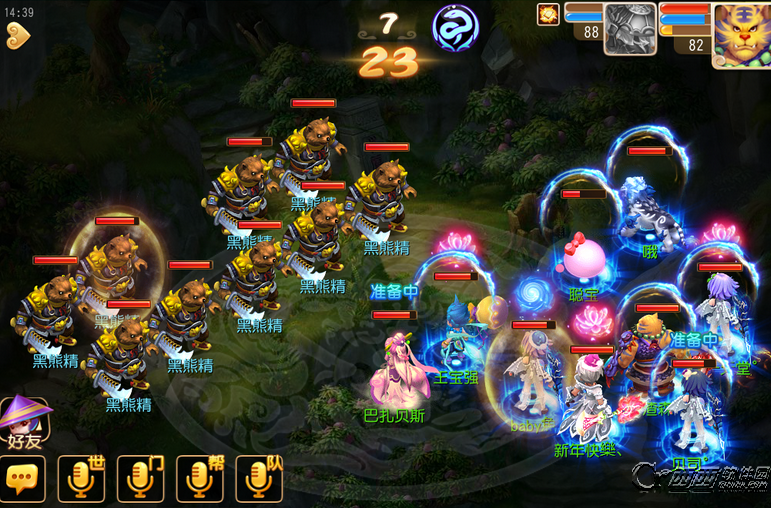Open the chat speech bubble button
The width and height of the screenshot is (771, 508).
tap(23, 480)
